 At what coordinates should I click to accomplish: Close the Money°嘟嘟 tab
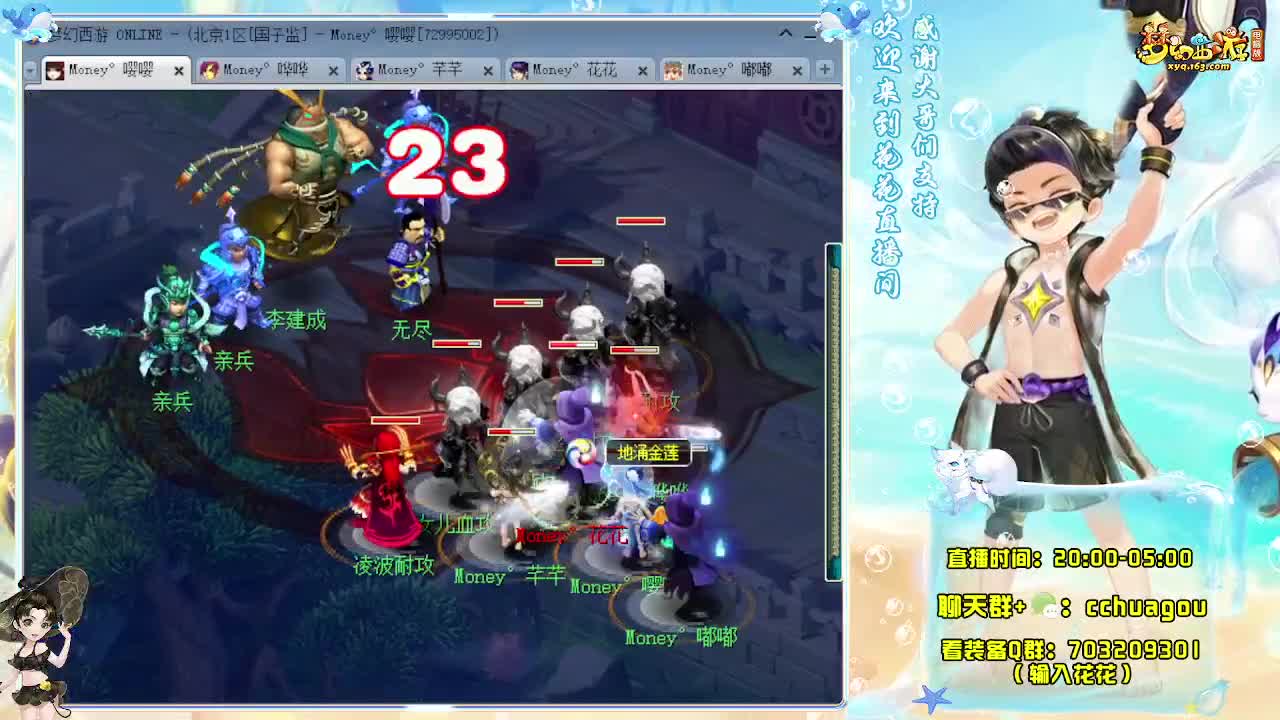tap(796, 70)
